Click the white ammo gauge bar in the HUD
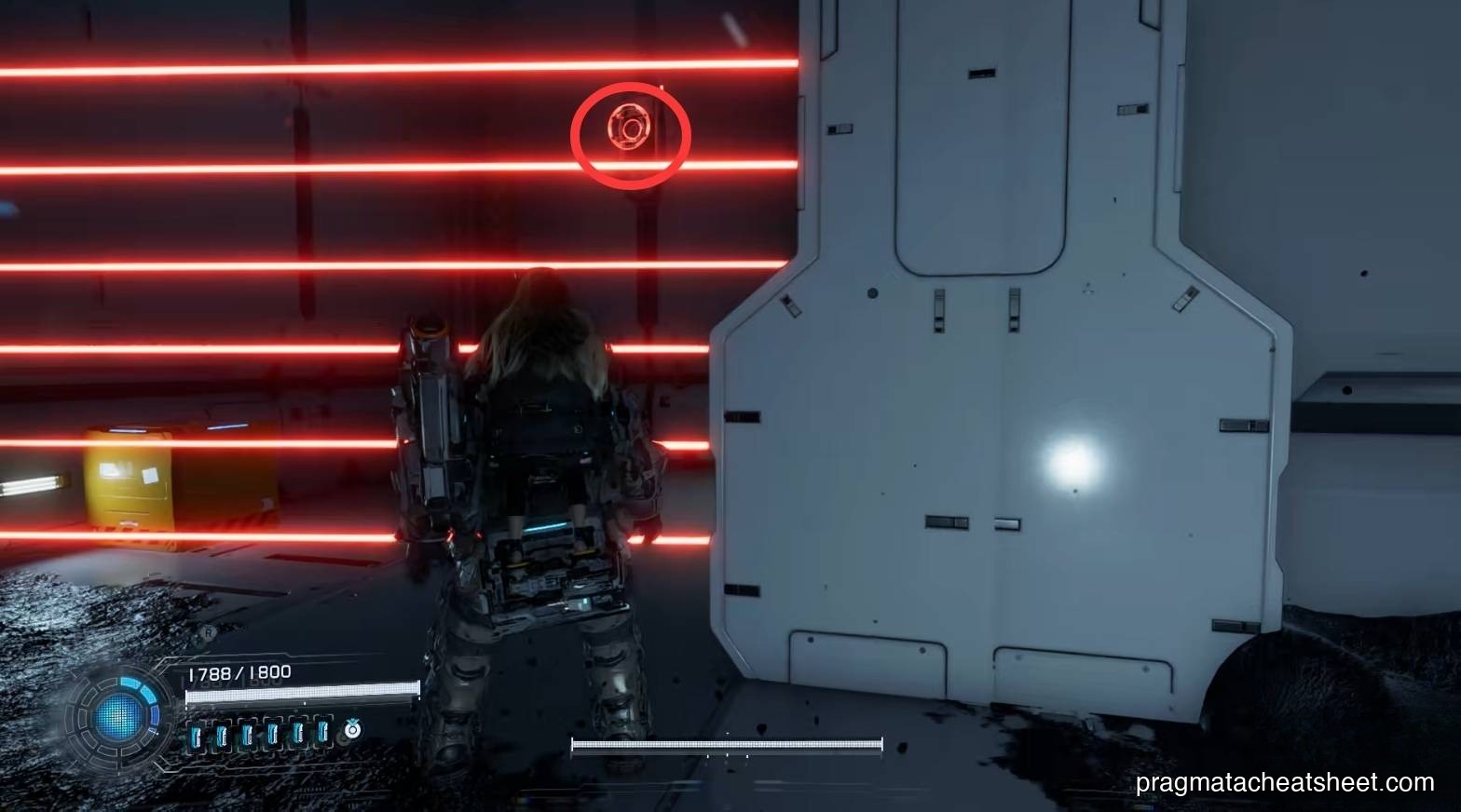This screenshot has height=812, width=1461. 303,693
